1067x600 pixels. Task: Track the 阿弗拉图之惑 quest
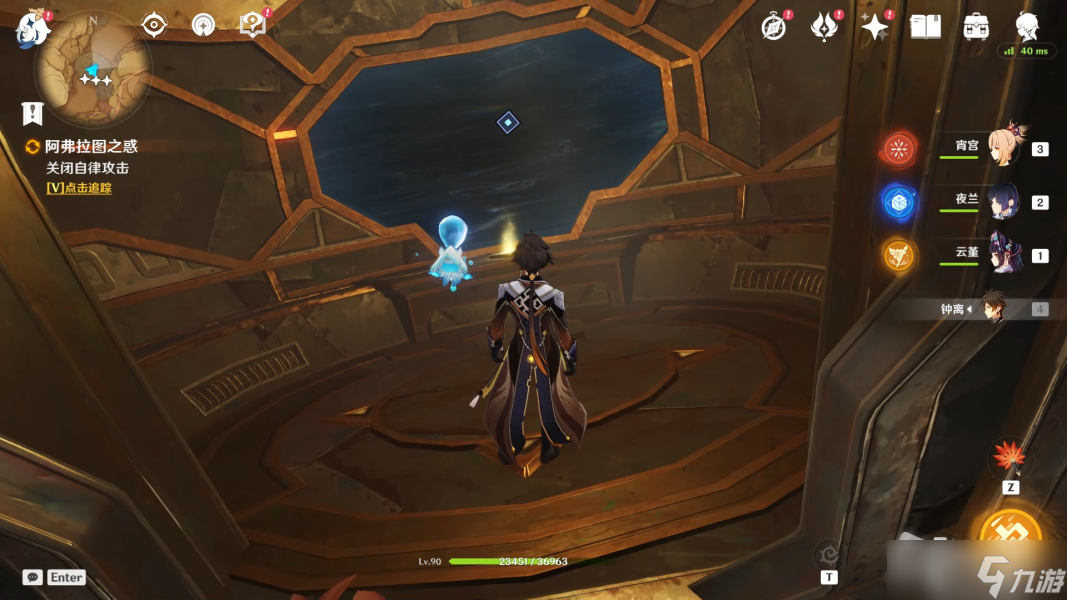pyautogui.click(x=78, y=187)
